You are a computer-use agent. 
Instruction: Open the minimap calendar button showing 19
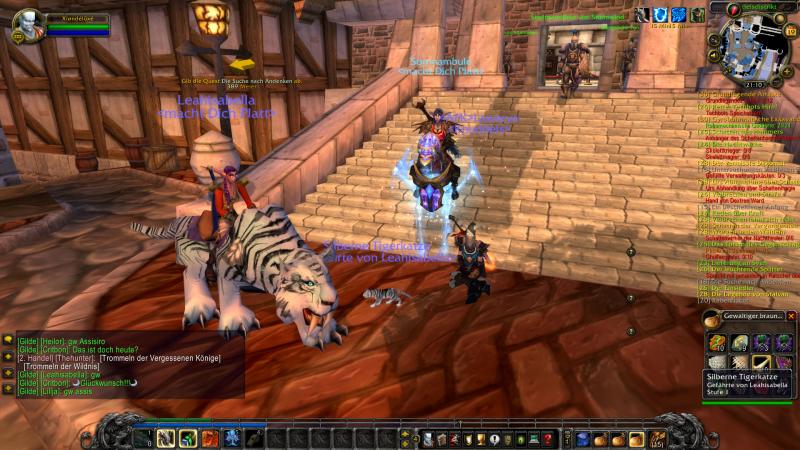pos(790,32)
